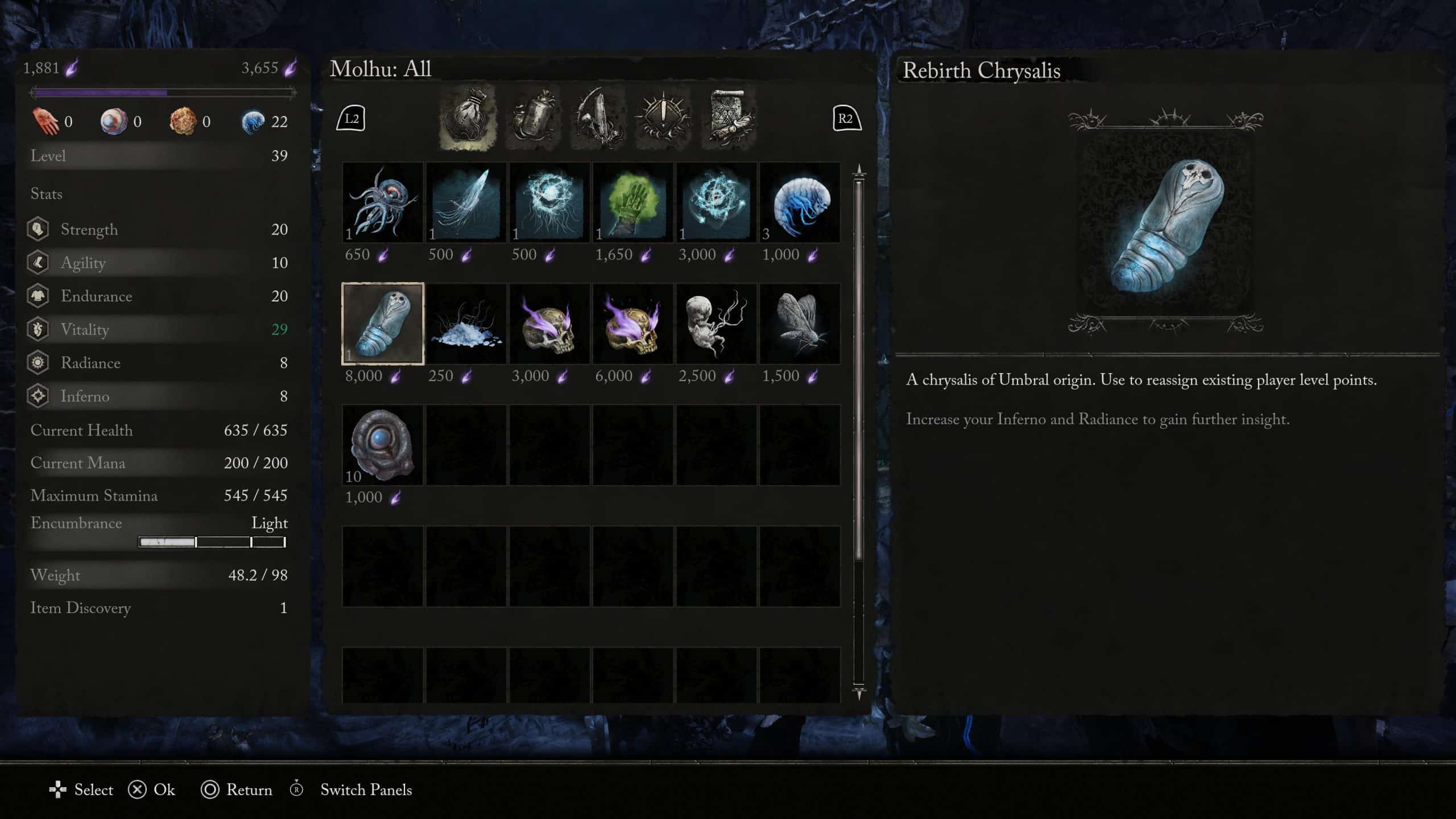Select the throwables vial category icon

pos(533,118)
